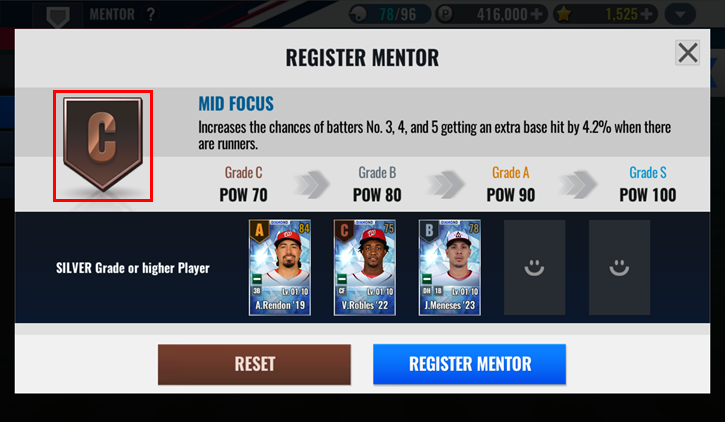Open the Mentor help question mark

[x=151, y=15]
